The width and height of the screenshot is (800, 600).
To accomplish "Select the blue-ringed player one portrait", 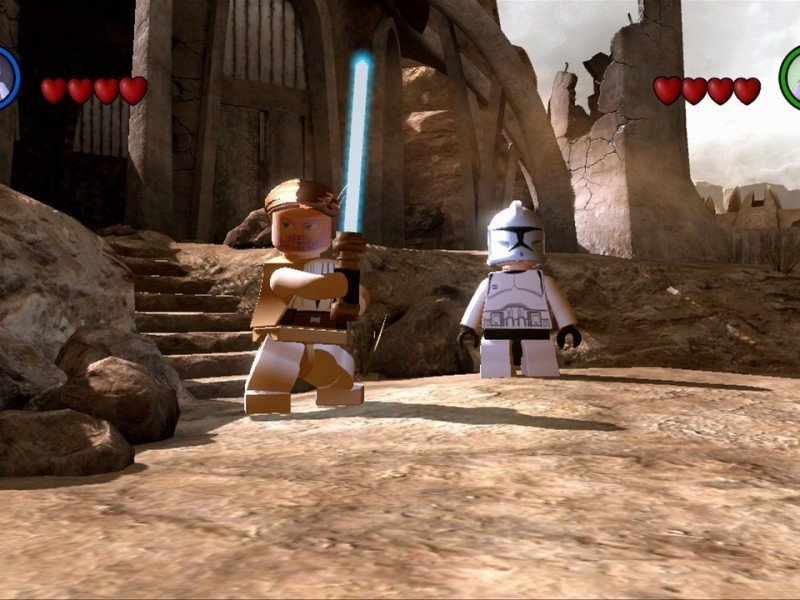I will coord(7,78).
